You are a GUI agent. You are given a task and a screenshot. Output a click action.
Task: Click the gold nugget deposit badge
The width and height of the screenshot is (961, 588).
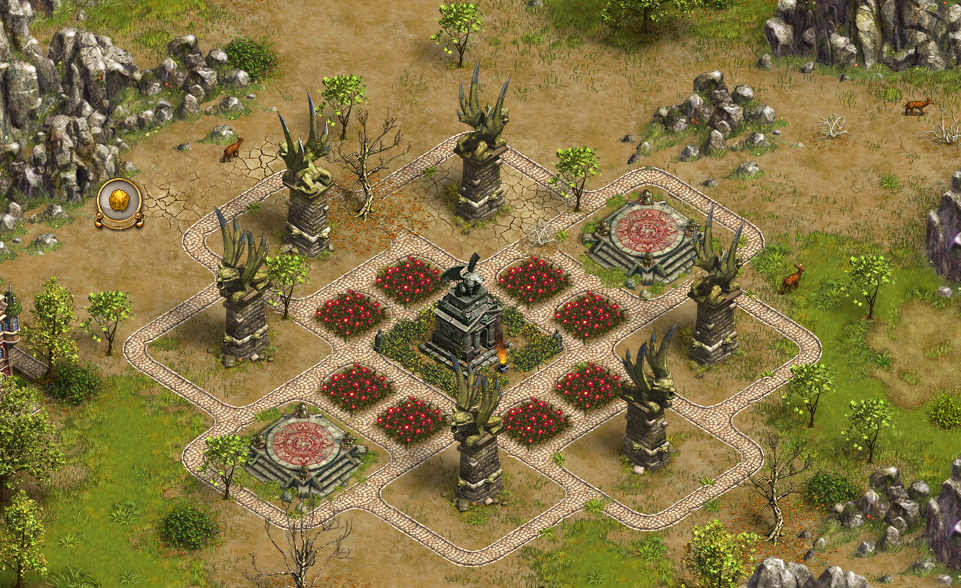coord(119,203)
